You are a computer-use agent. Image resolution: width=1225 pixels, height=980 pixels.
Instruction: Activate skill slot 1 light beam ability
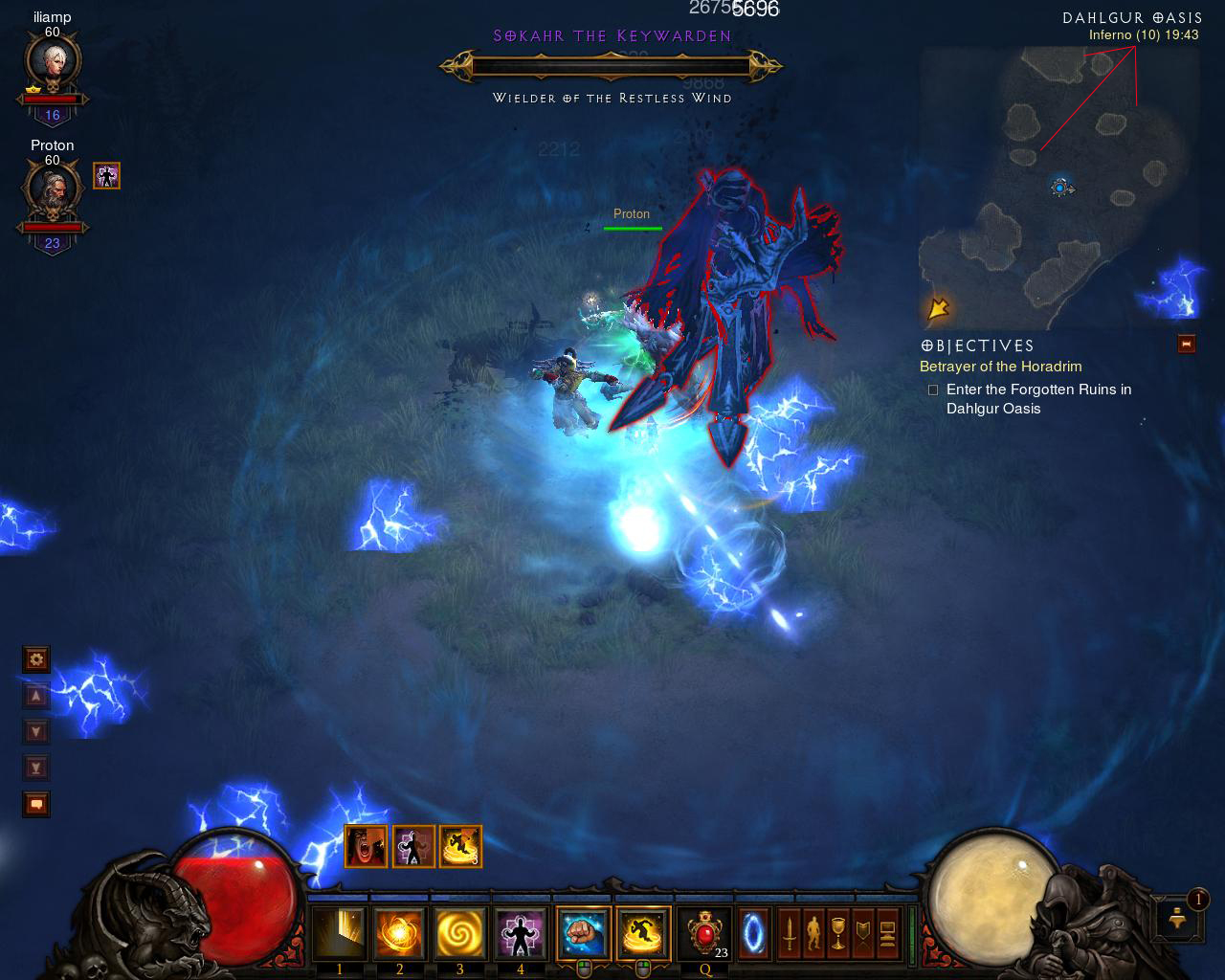click(x=340, y=933)
